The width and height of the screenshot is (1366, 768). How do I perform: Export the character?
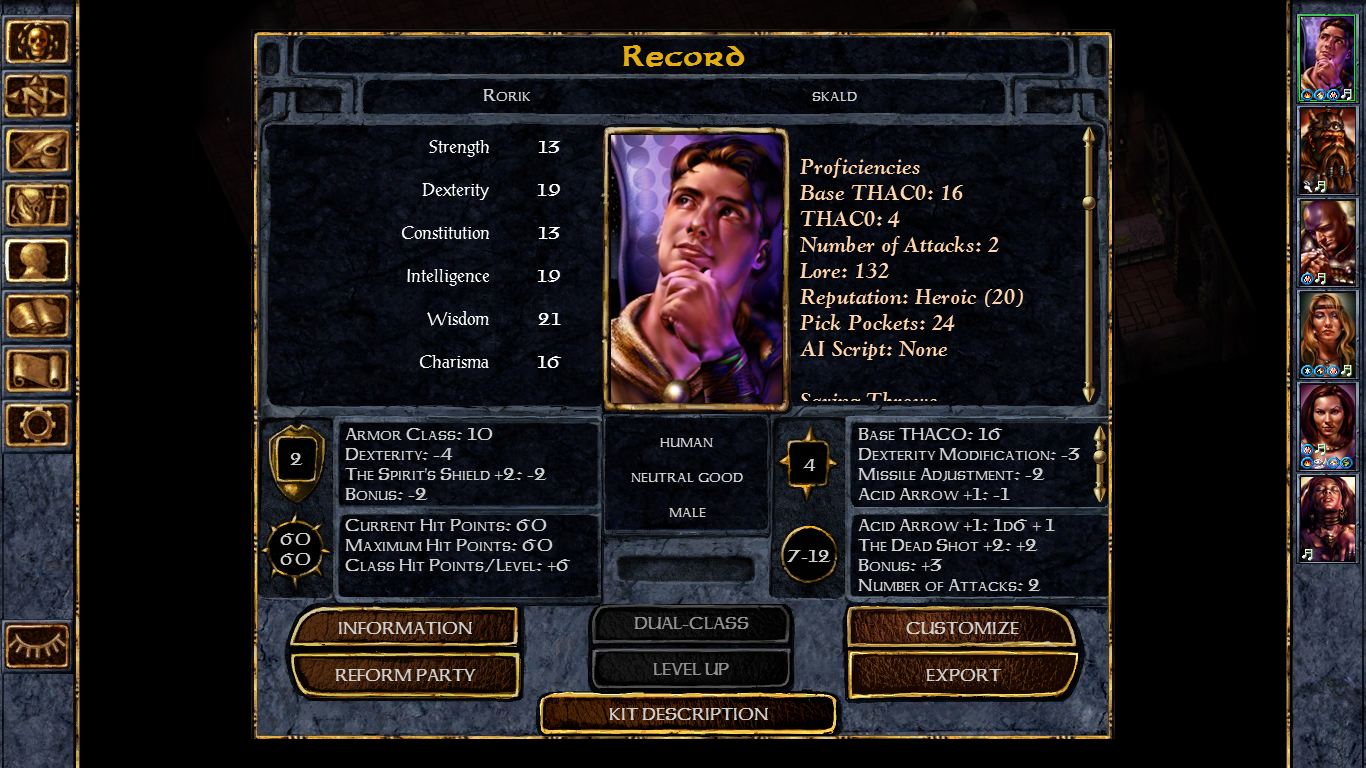pos(962,675)
